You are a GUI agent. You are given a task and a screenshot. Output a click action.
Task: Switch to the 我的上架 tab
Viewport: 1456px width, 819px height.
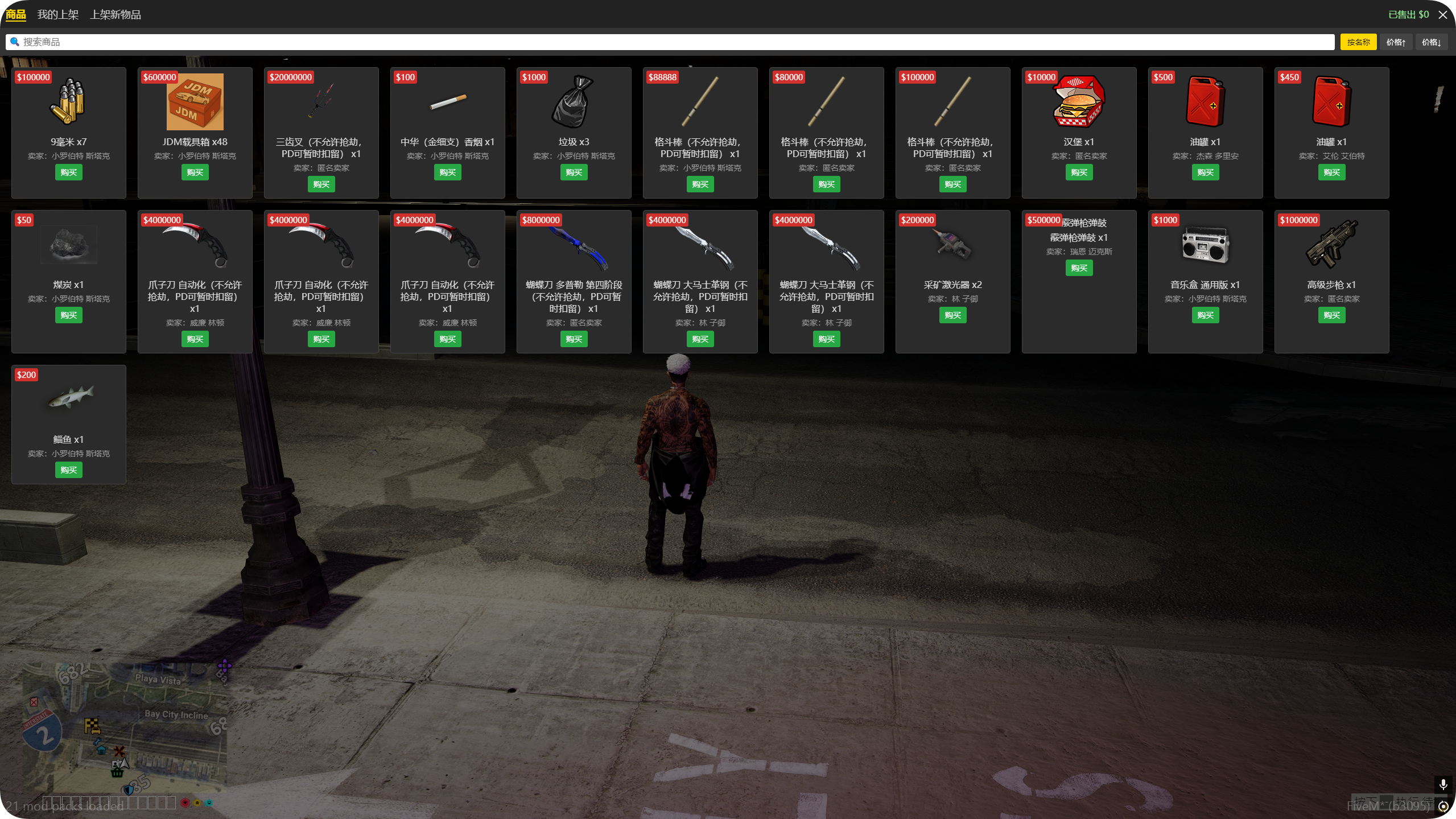coord(57,14)
